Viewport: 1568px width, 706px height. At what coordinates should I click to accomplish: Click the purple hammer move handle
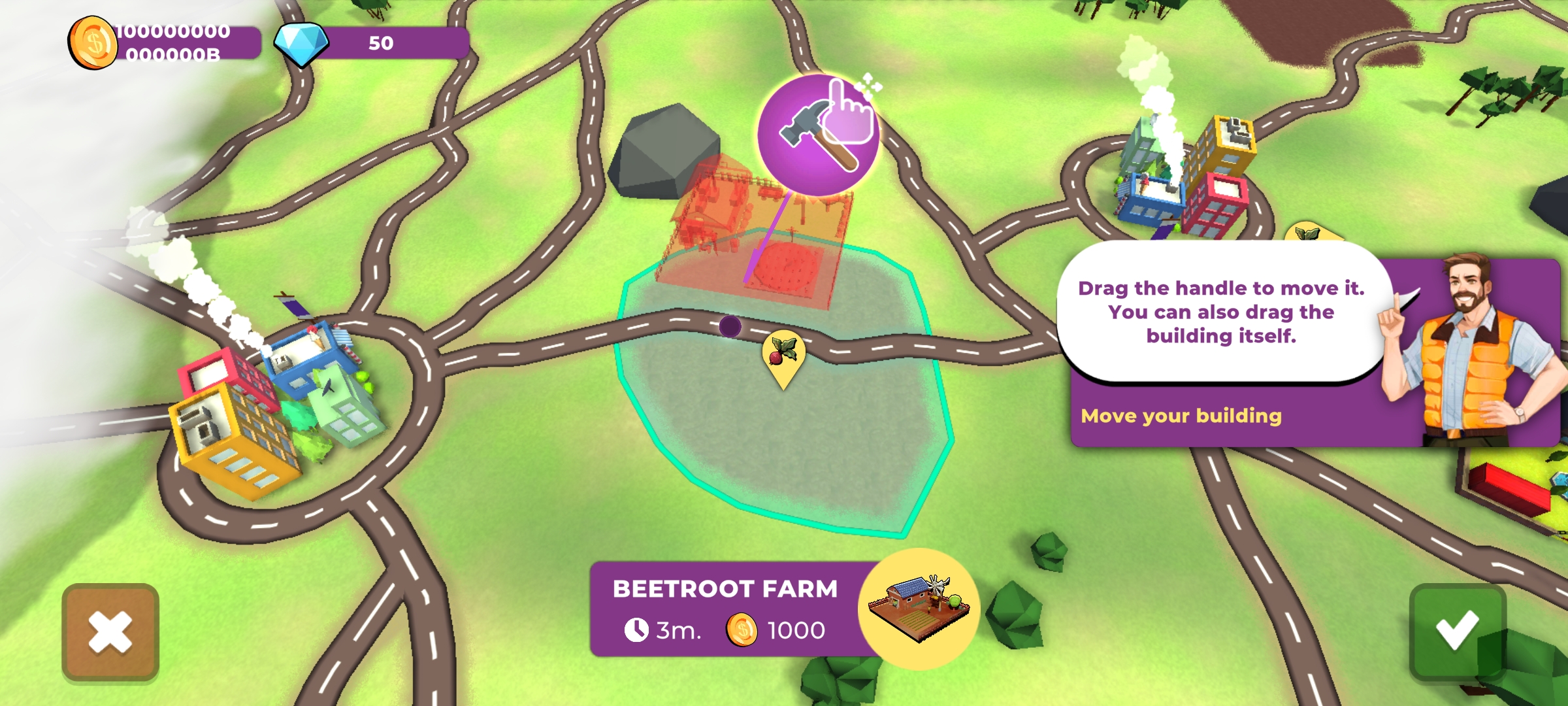coord(817,135)
